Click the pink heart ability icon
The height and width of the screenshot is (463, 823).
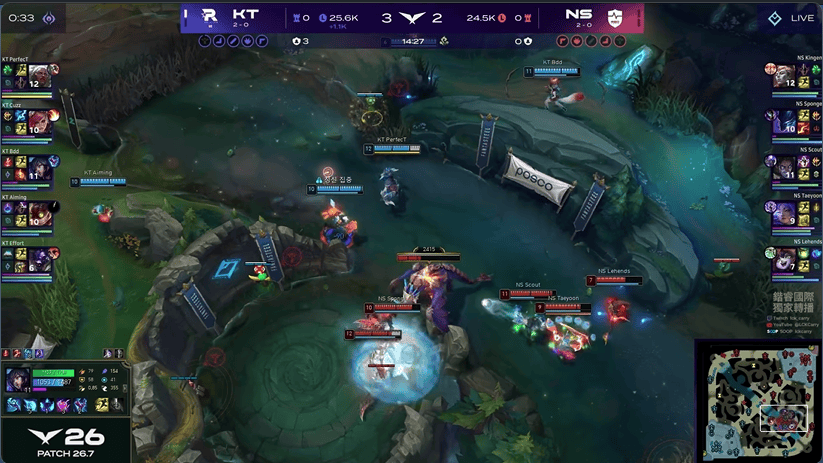click(65, 405)
